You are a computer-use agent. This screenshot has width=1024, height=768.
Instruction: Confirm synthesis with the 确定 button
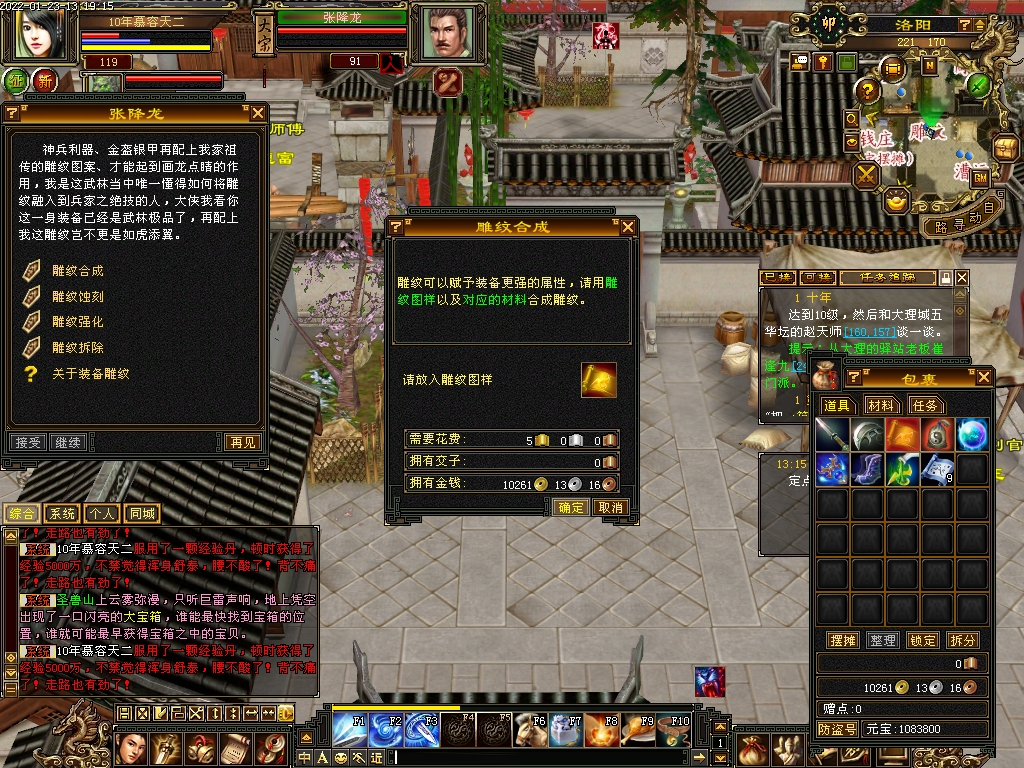click(x=571, y=507)
